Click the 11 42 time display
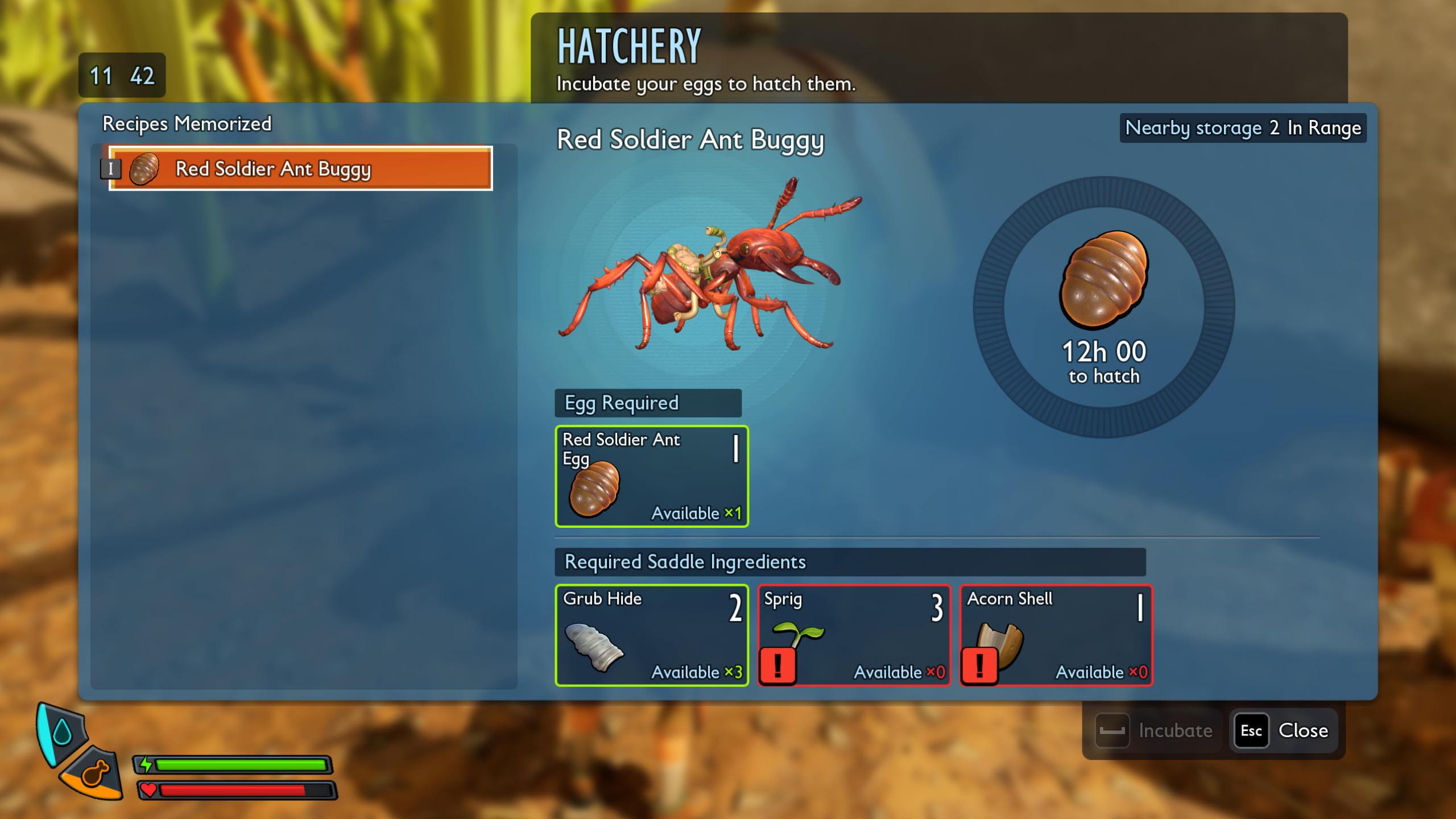This screenshot has width=1456, height=819. click(121, 74)
